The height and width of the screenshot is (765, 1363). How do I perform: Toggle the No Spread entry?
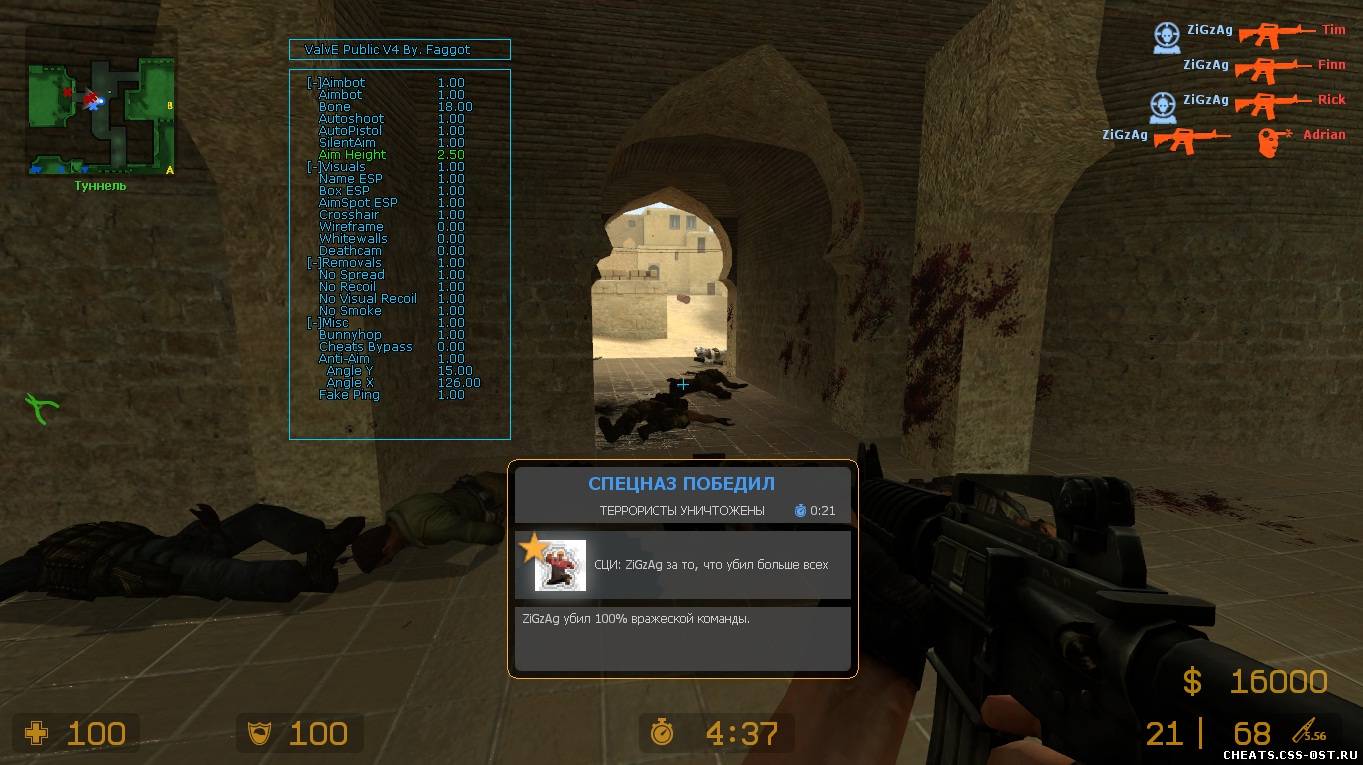(351, 275)
